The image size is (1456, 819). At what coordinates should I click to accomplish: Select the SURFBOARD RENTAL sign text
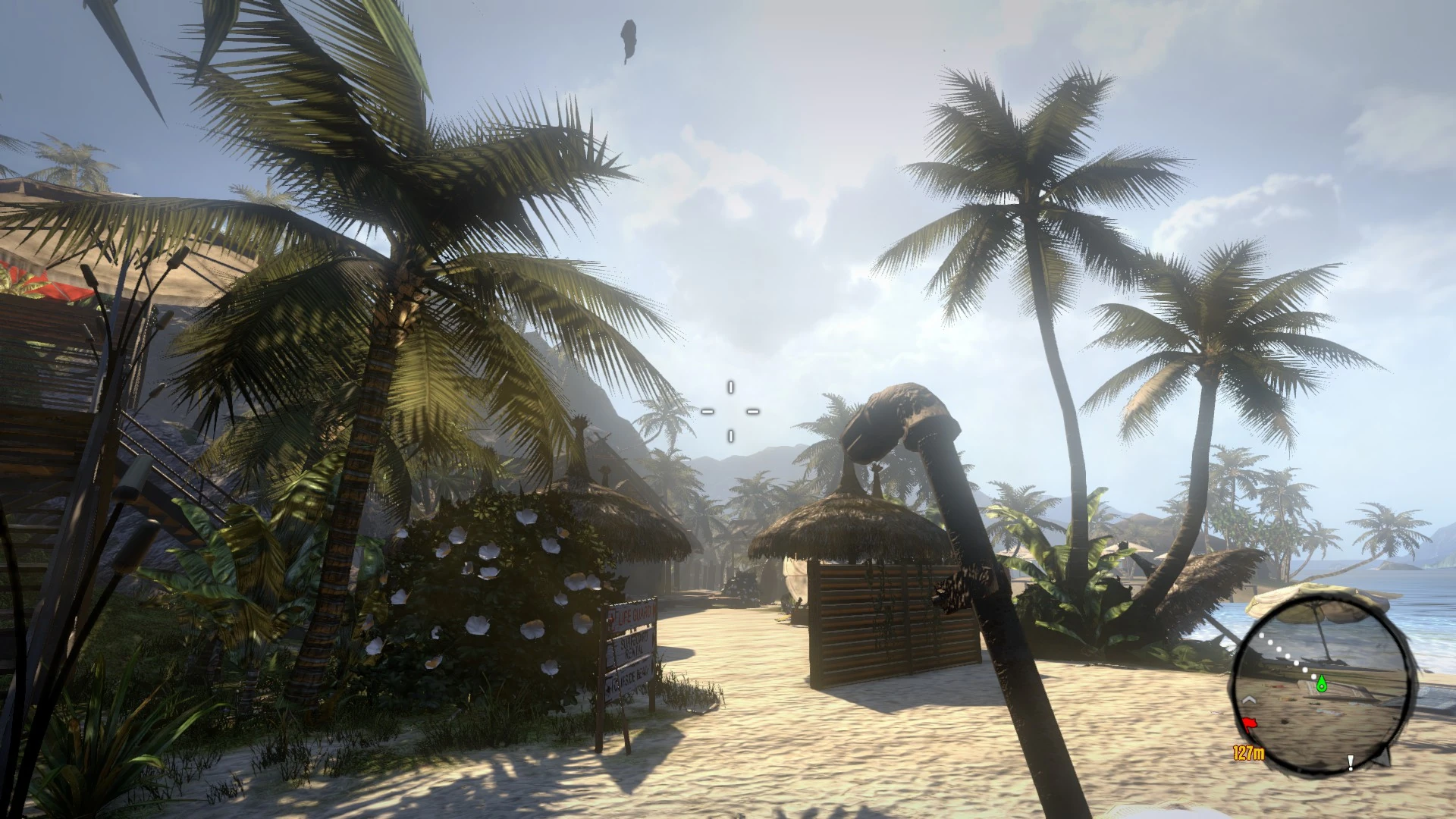[632, 645]
